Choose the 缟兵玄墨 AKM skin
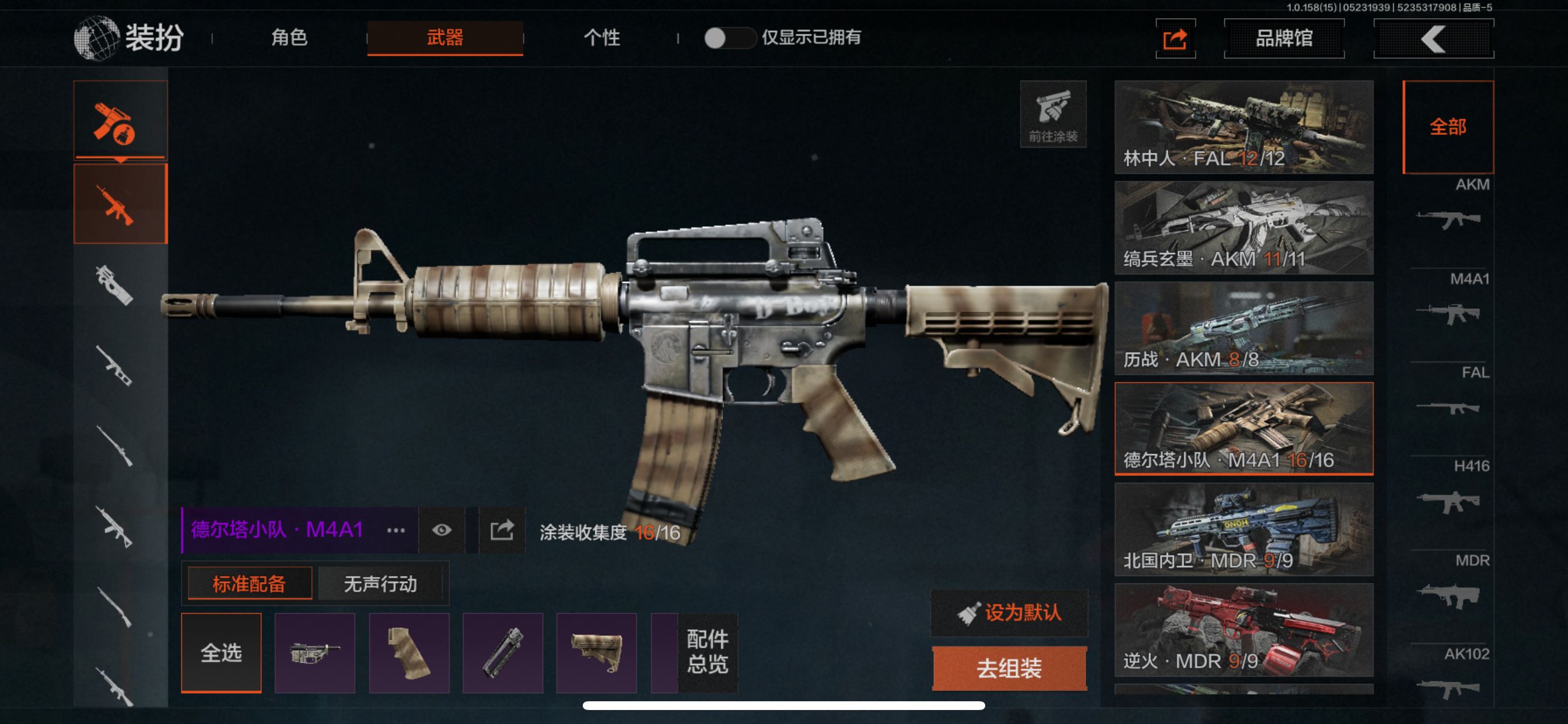The image size is (1568, 724). pos(1244,227)
